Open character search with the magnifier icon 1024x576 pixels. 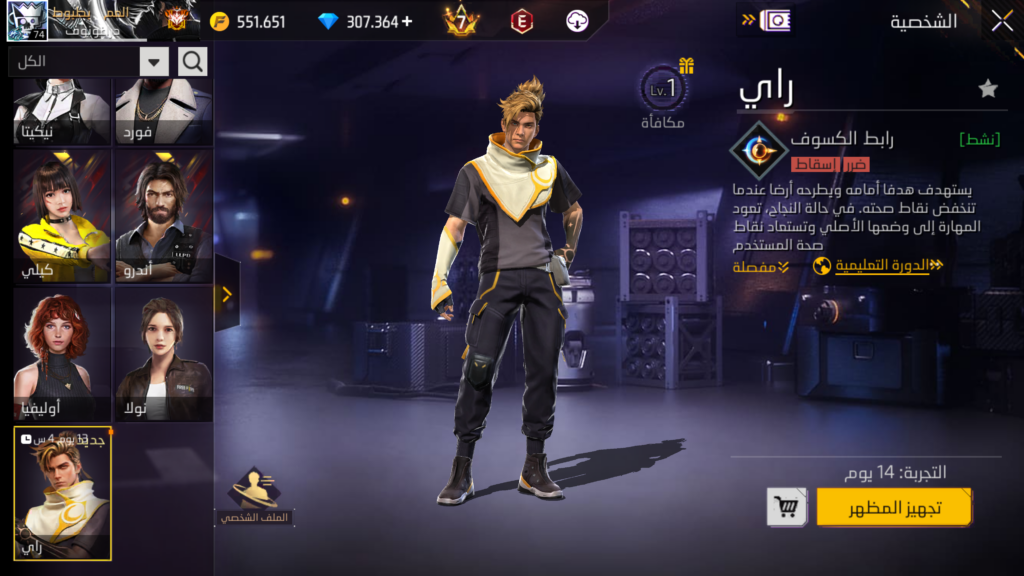point(193,62)
